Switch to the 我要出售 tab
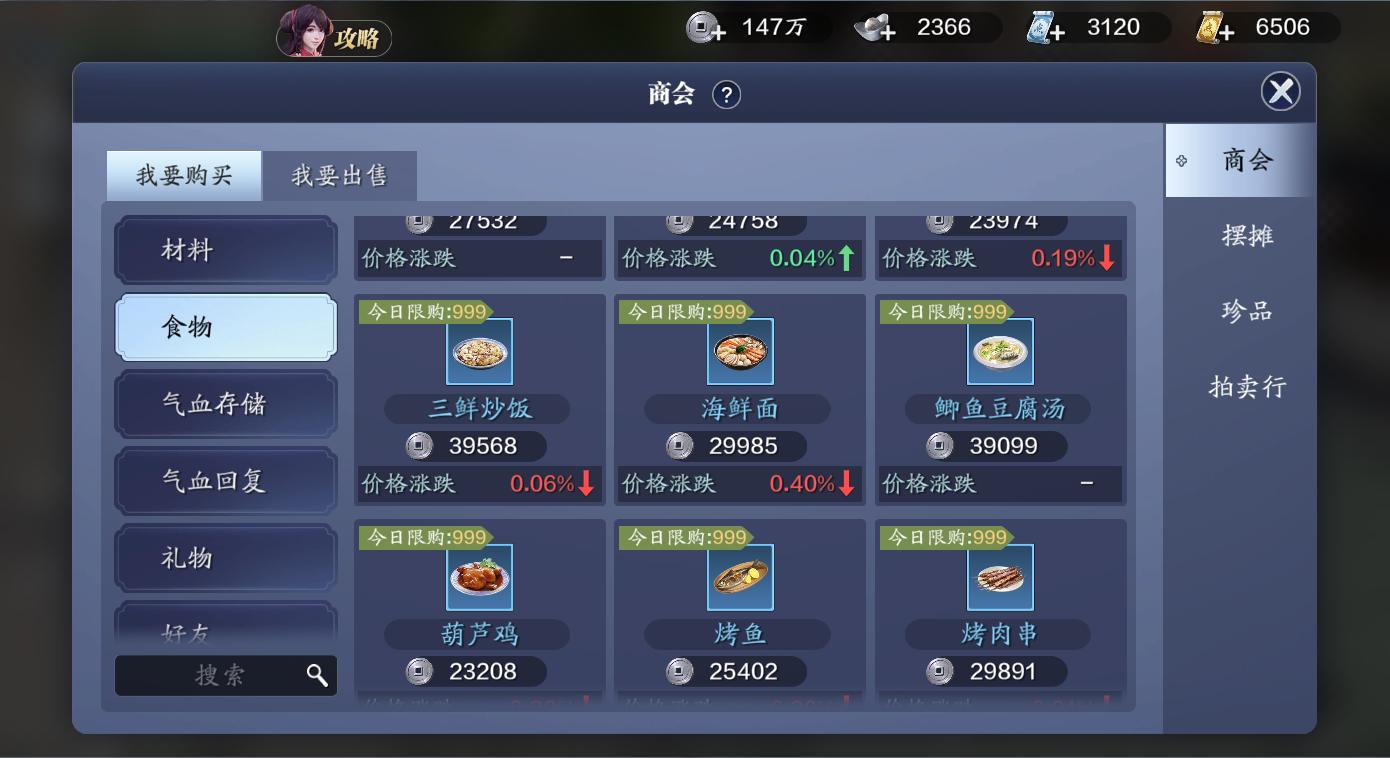 (x=339, y=175)
